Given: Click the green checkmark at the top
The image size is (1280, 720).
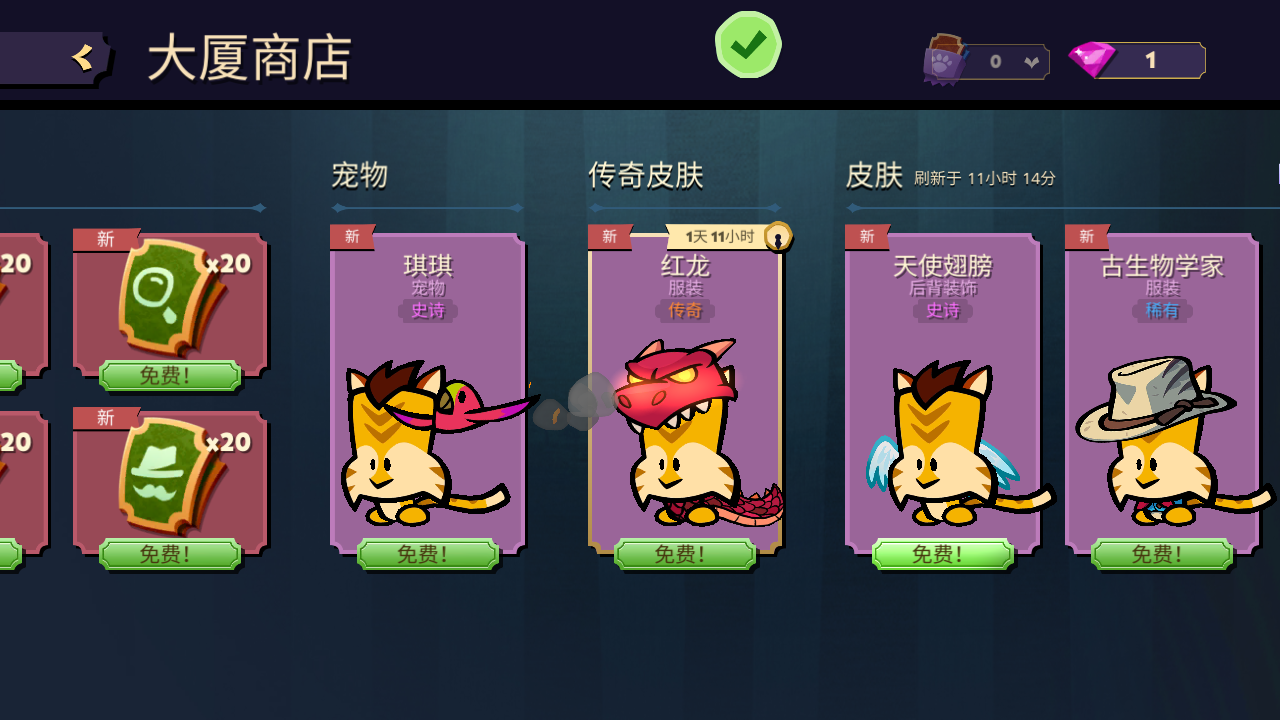Looking at the screenshot, I should [747, 44].
